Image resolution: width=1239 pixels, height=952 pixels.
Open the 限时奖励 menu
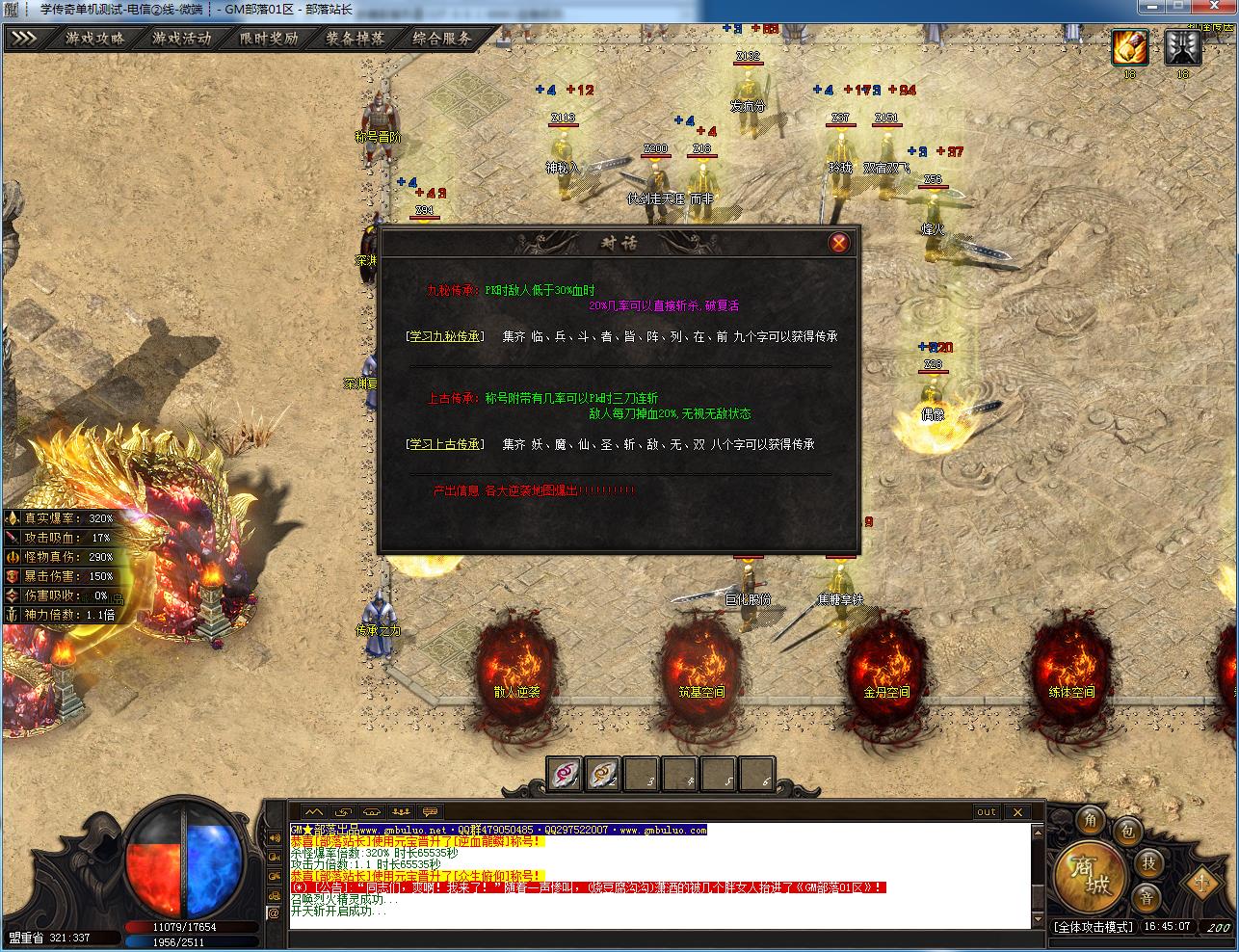(269, 40)
